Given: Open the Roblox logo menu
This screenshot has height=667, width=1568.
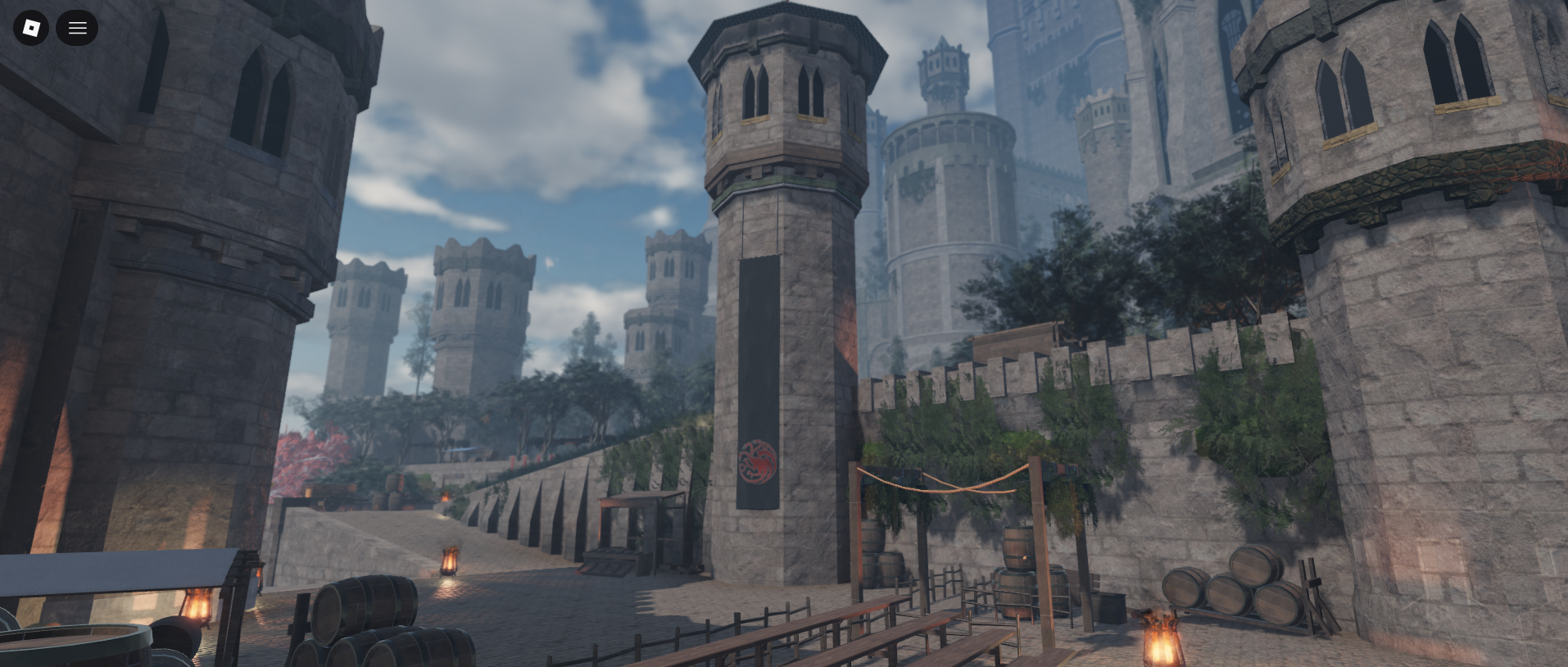Looking at the screenshot, I should [31, 28].
